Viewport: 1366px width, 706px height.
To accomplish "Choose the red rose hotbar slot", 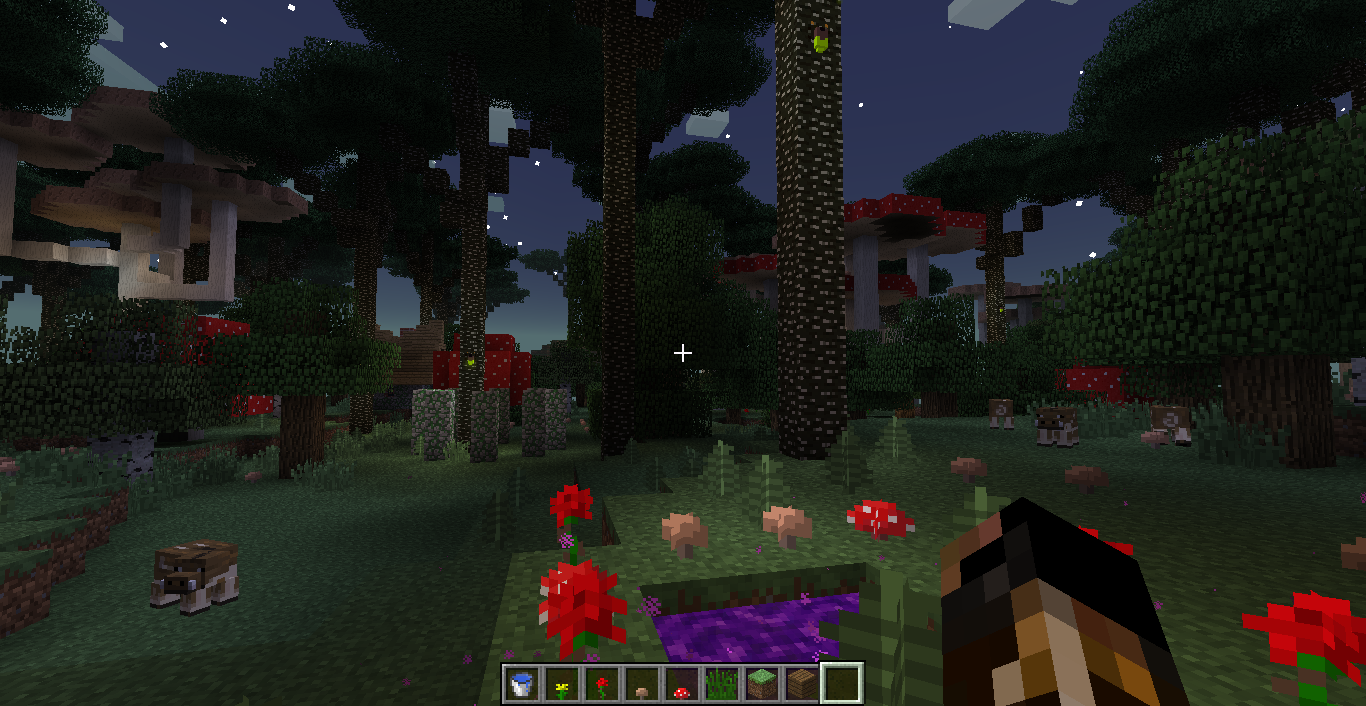I will point(602,685).
